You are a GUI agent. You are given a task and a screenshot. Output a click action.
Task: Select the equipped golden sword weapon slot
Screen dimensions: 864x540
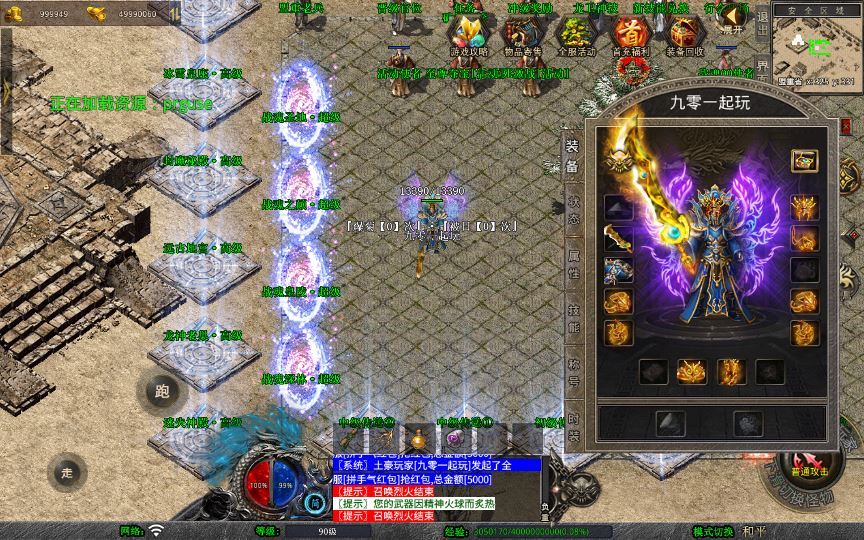[x=618, y=239]
